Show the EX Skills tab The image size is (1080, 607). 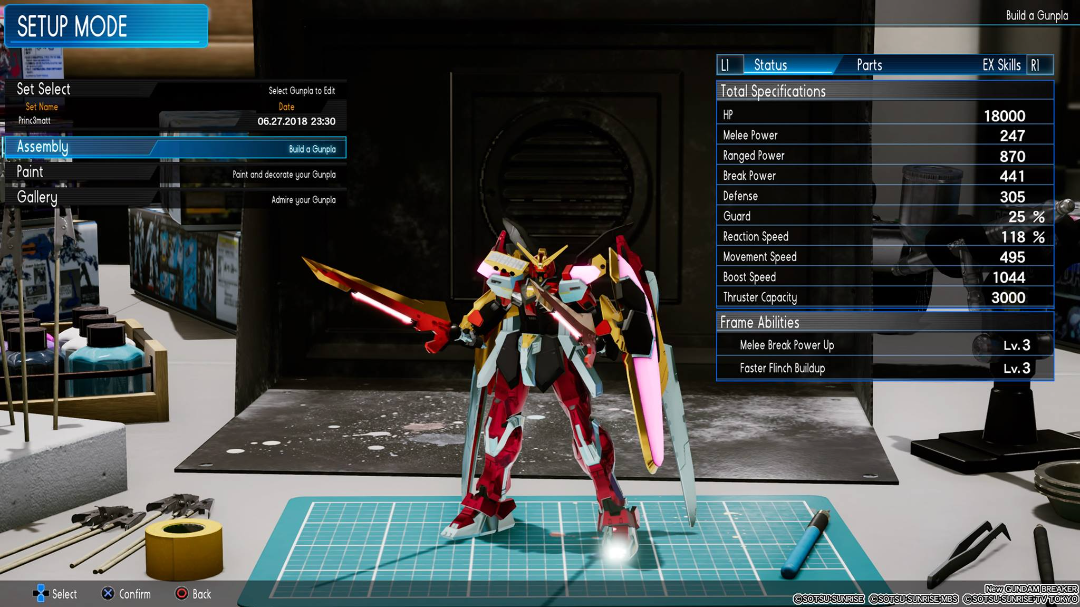tap(1001, 65)
